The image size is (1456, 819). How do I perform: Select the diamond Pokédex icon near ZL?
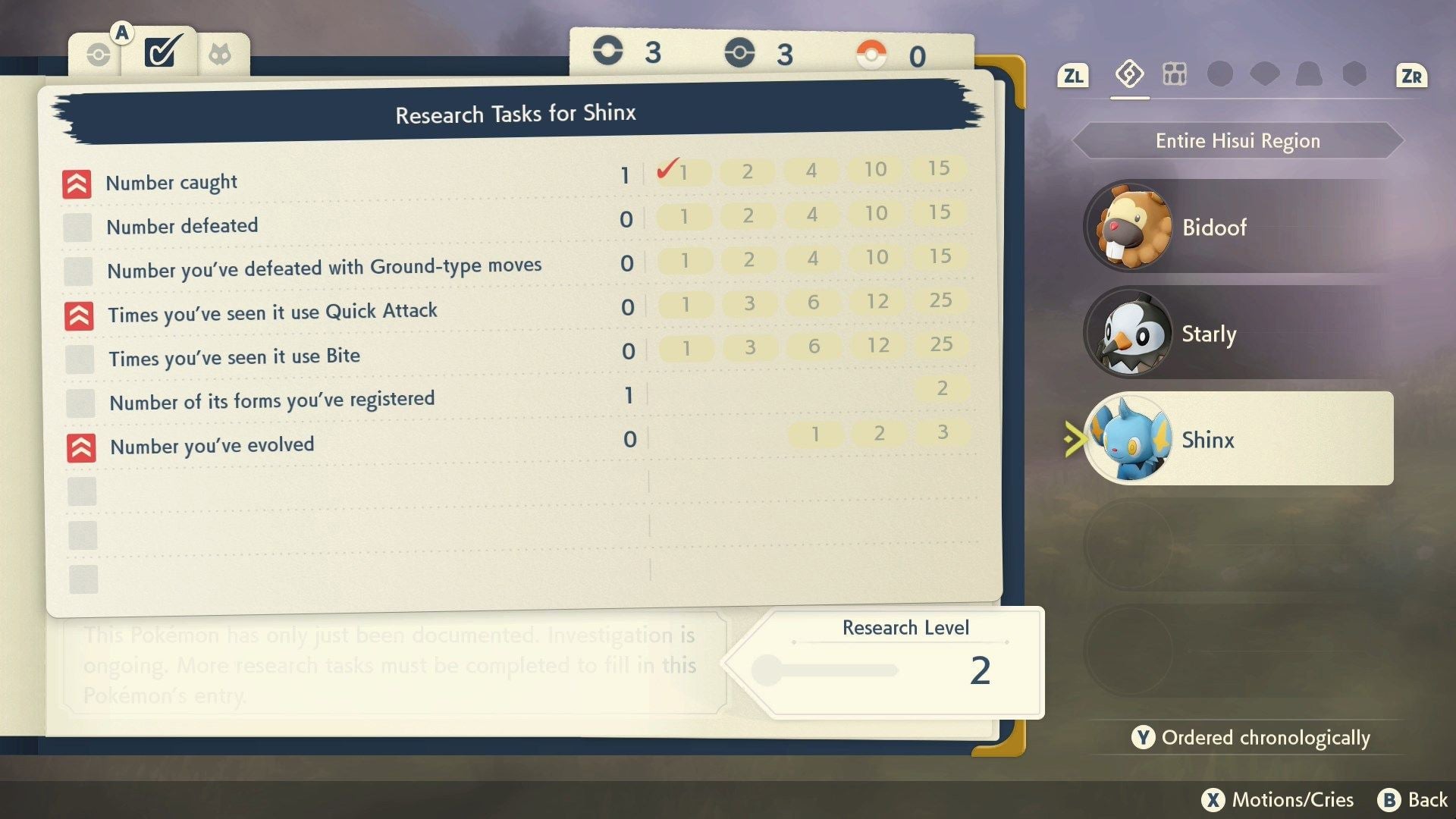pyautogui.click(x=1129, y=75)
